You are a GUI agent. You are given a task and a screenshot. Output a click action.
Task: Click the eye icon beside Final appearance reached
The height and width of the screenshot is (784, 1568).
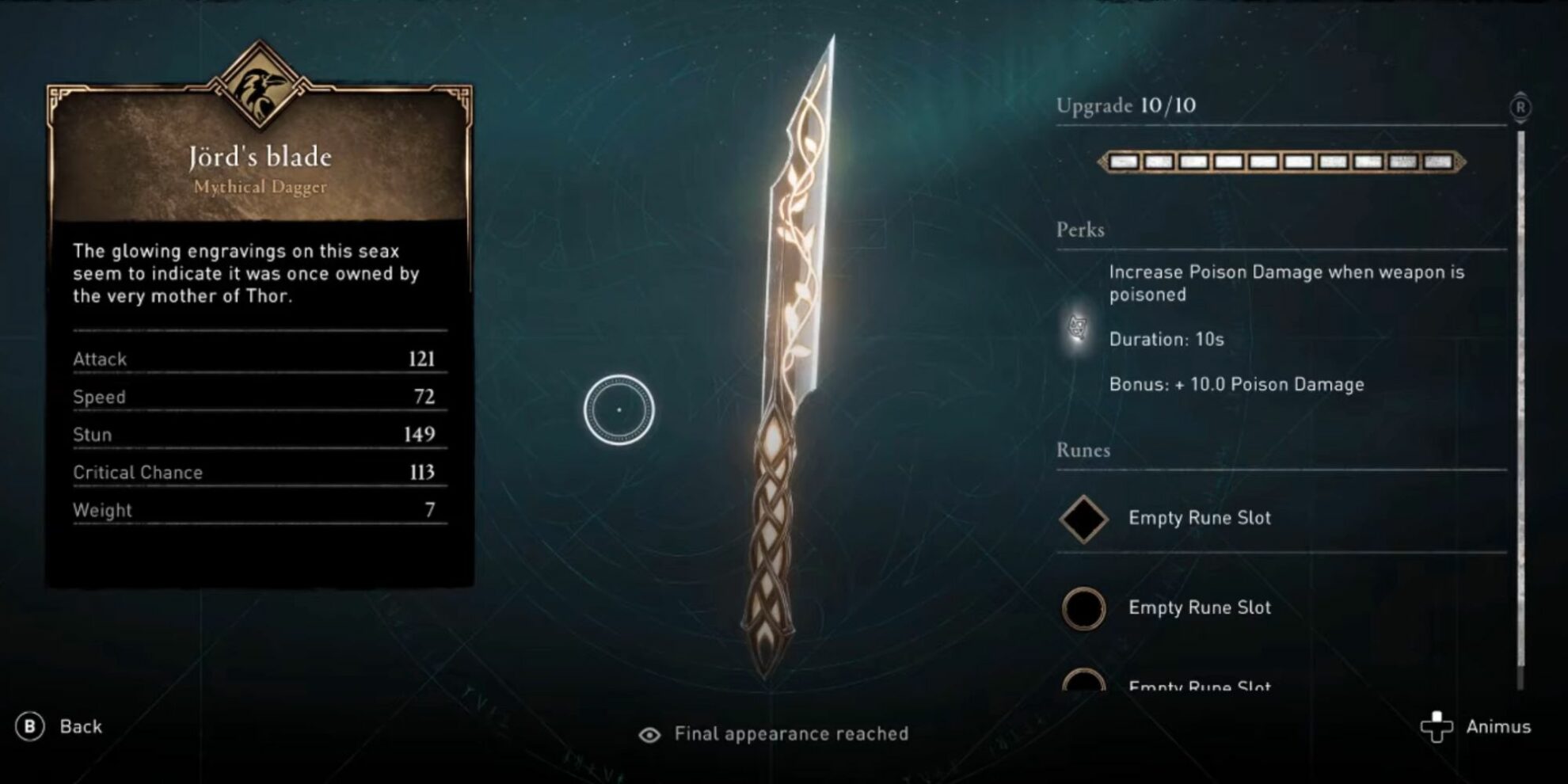point(651,734)
